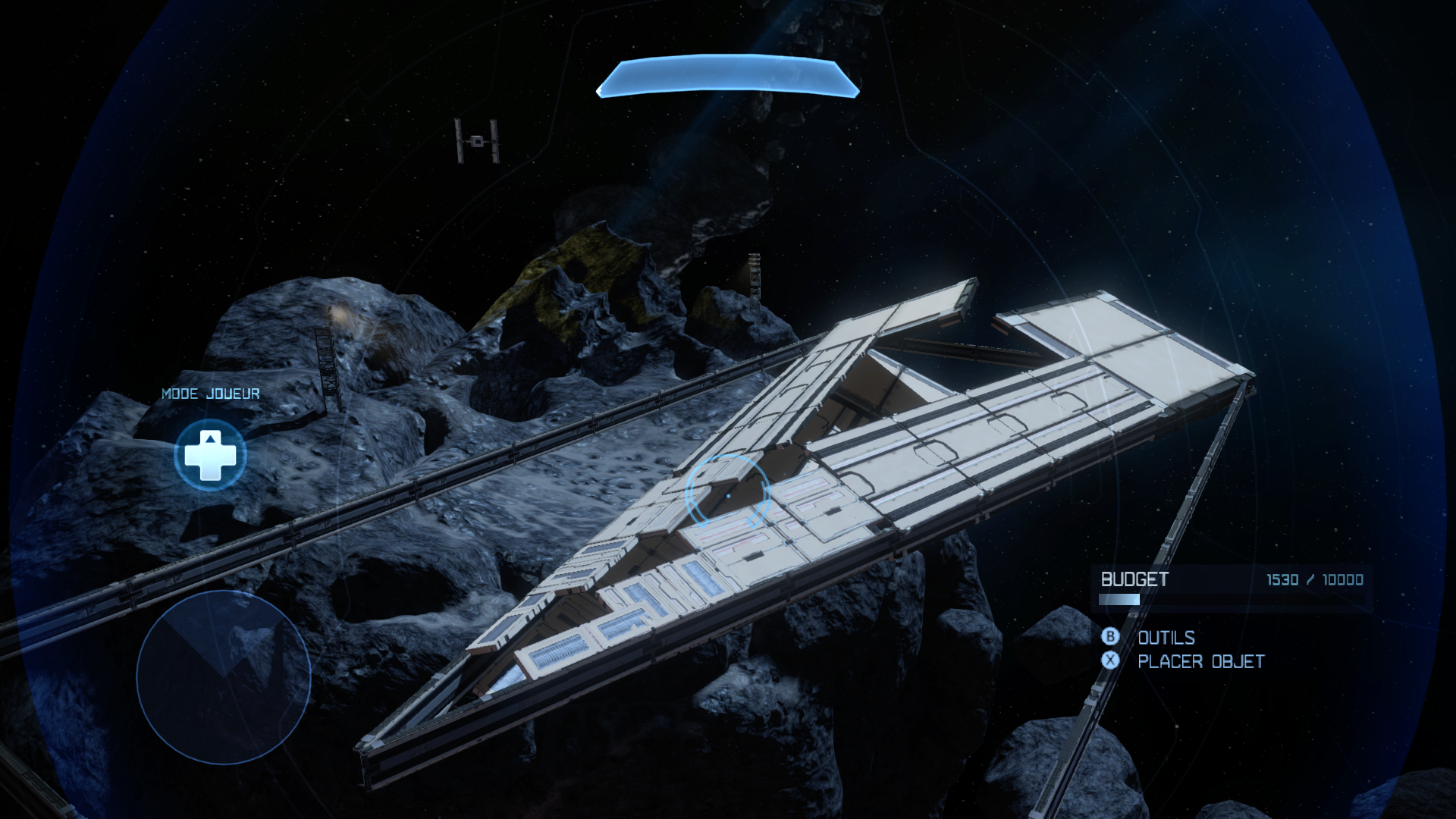Choose Placer Objet option
Screen dimensions: 1456x819
pos(1200,661)
